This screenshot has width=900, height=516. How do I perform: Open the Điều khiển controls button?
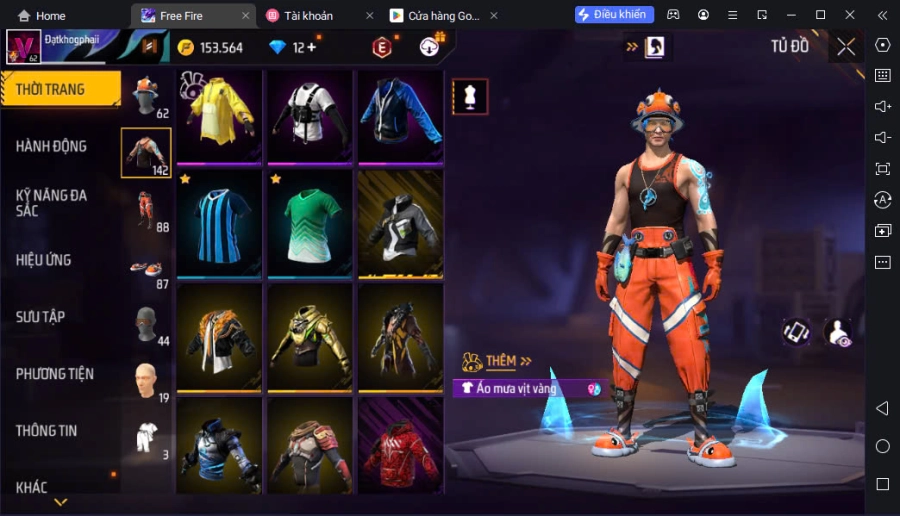[x=614, y=15]
